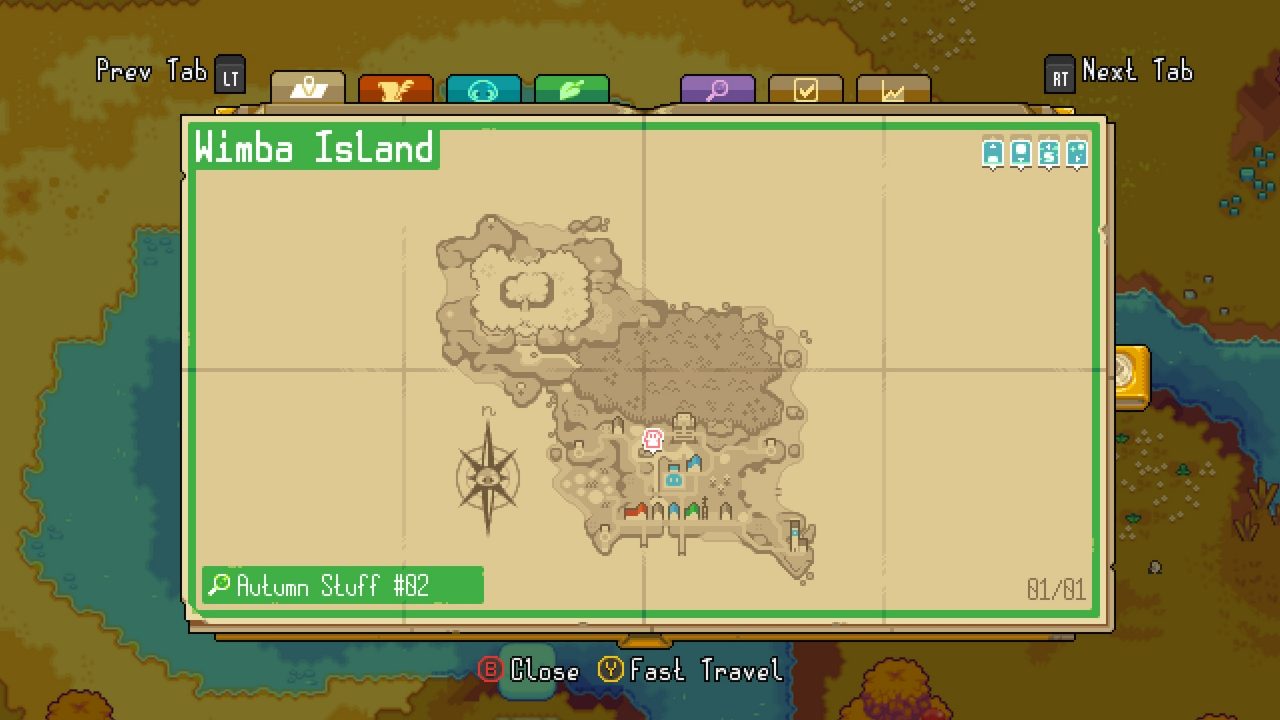Click the magnifier icon on the Autumn Stuff banner

click(x=218, y=586)
